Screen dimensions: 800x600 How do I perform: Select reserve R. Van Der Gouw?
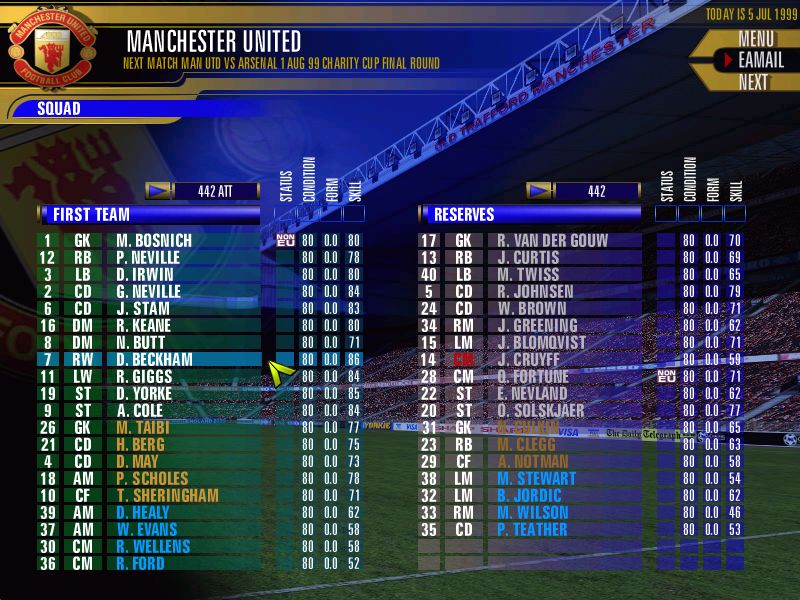pos(545,240)
